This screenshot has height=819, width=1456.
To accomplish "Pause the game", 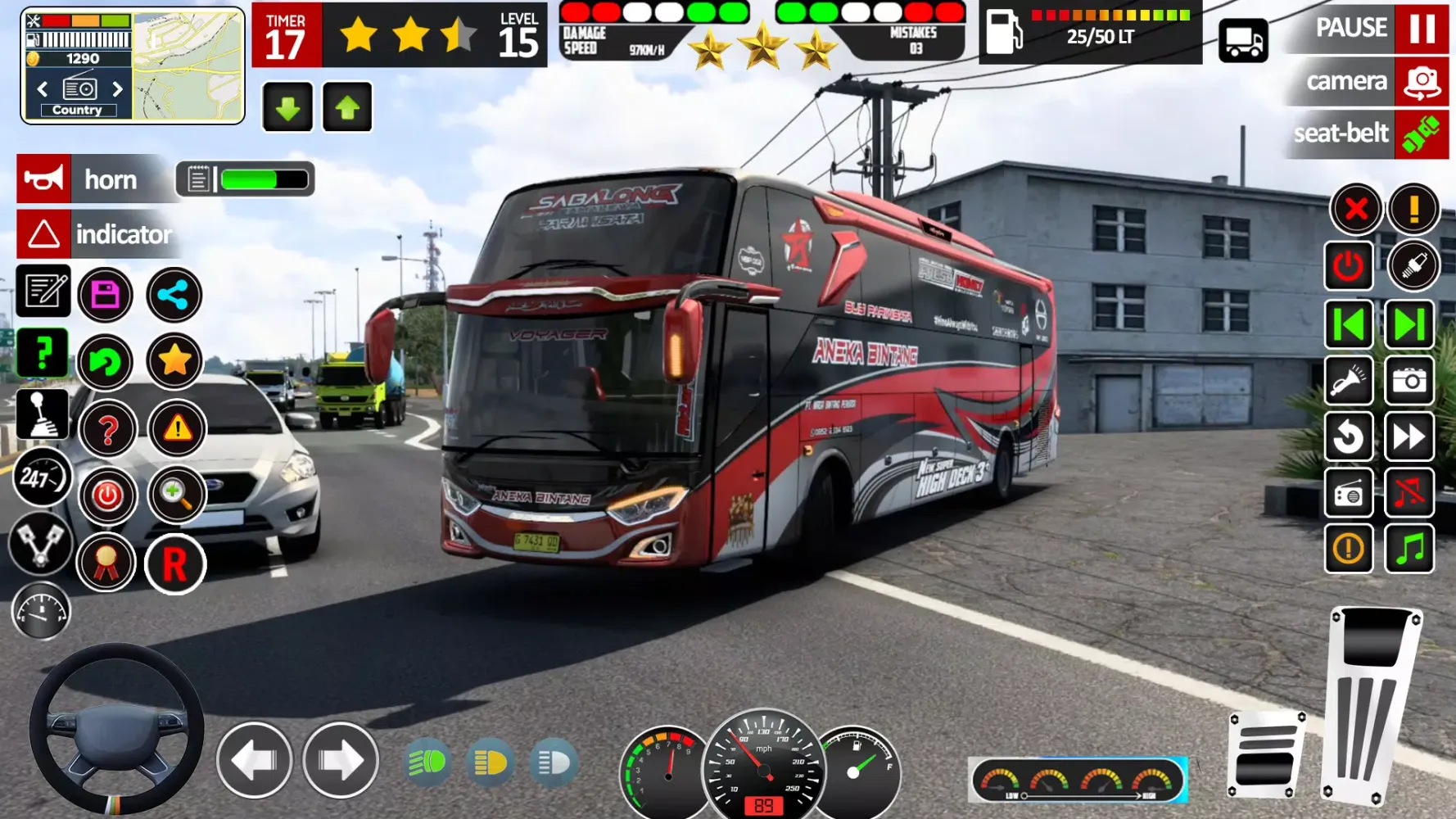I will tap(1422, 29).
